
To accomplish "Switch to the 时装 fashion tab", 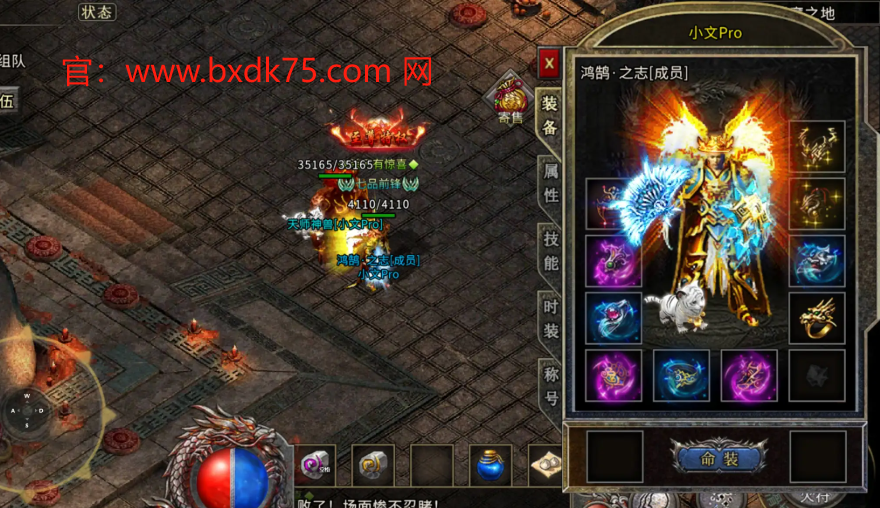I will click(550, 318).
